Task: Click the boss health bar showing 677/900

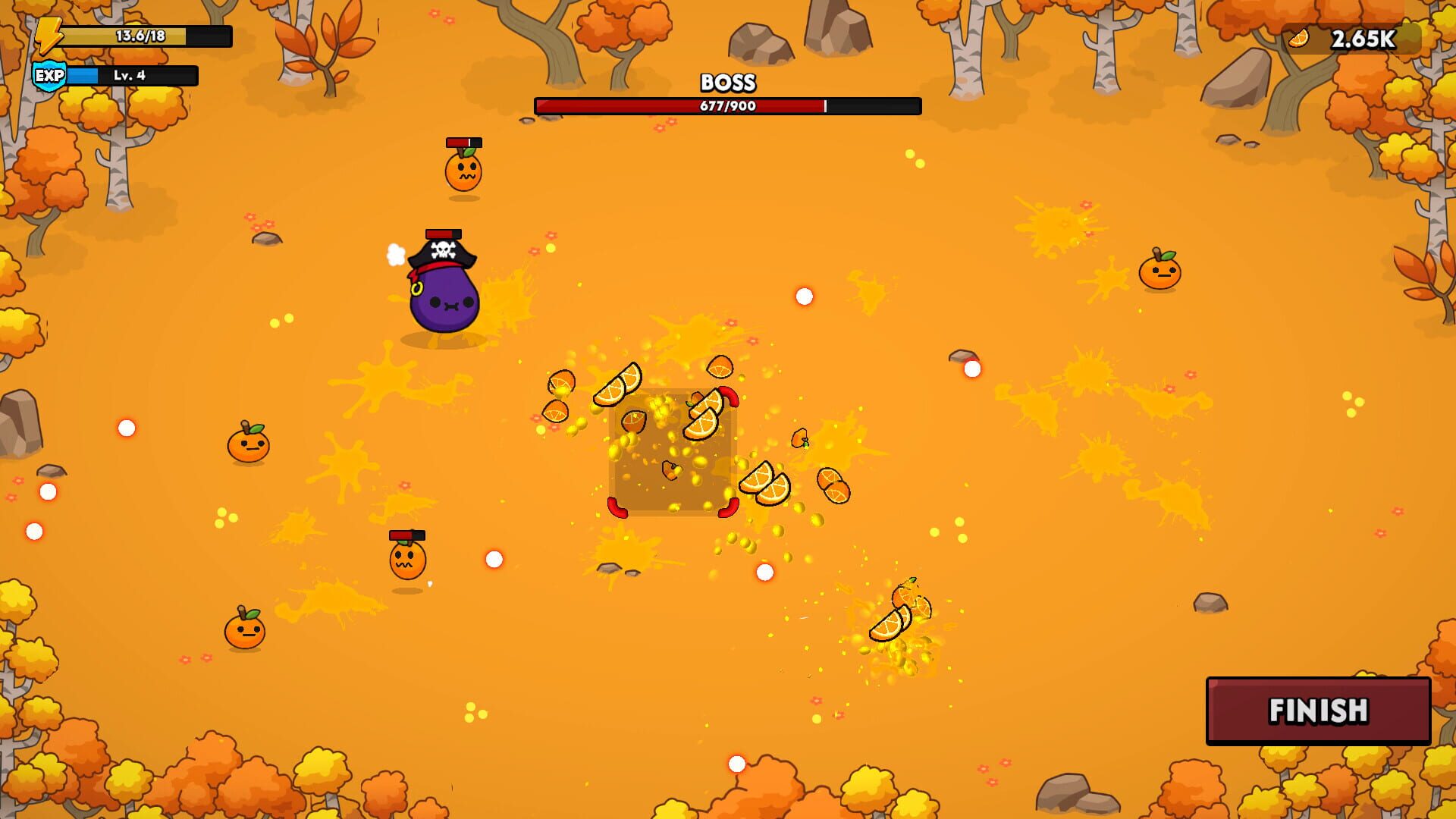Action: tap(726, 106)
